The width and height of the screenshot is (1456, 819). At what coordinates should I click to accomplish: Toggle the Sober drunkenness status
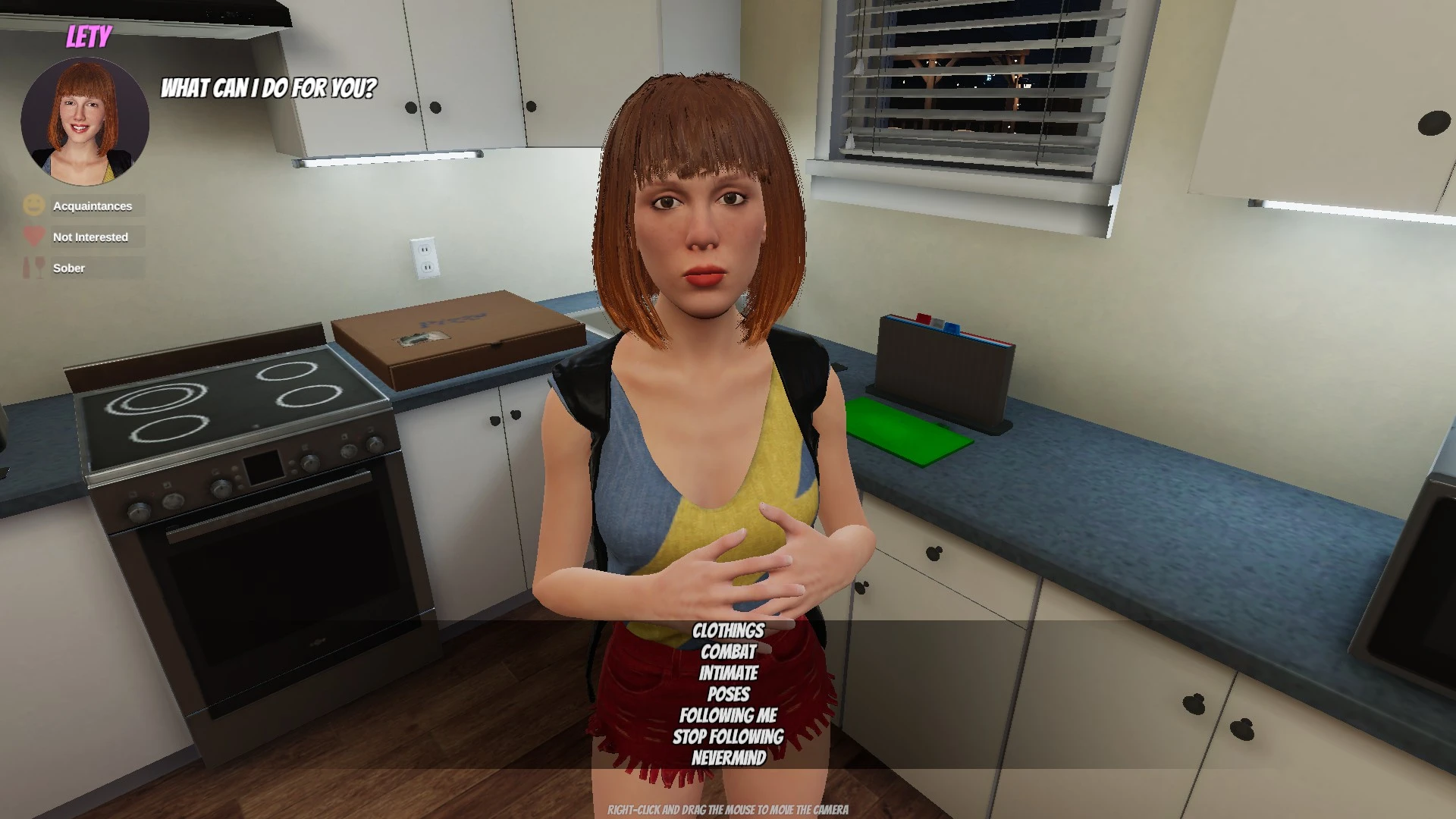coord(69,268)
